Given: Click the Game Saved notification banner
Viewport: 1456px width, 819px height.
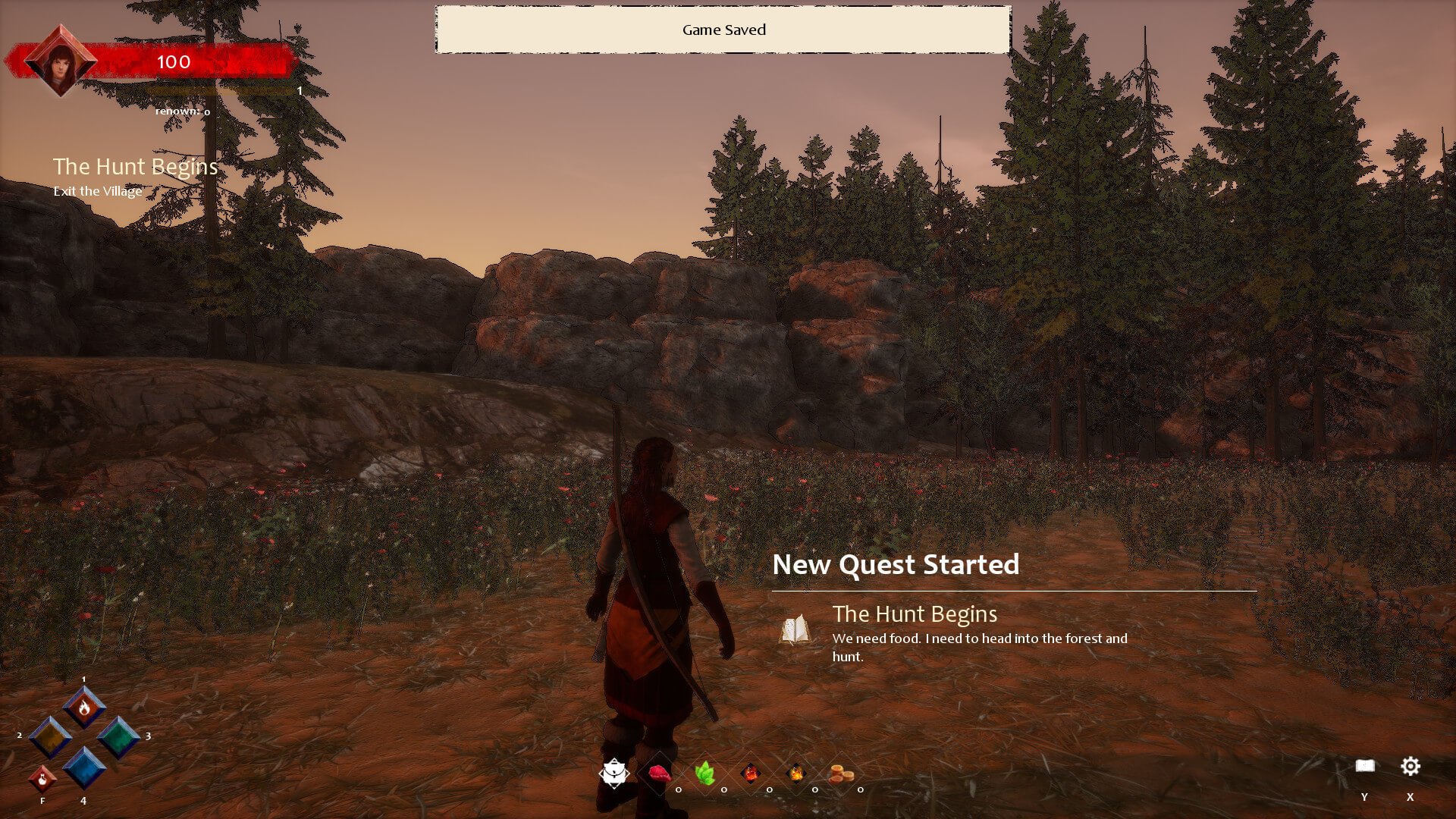Looking at the screenshot, I should [723, 30].
